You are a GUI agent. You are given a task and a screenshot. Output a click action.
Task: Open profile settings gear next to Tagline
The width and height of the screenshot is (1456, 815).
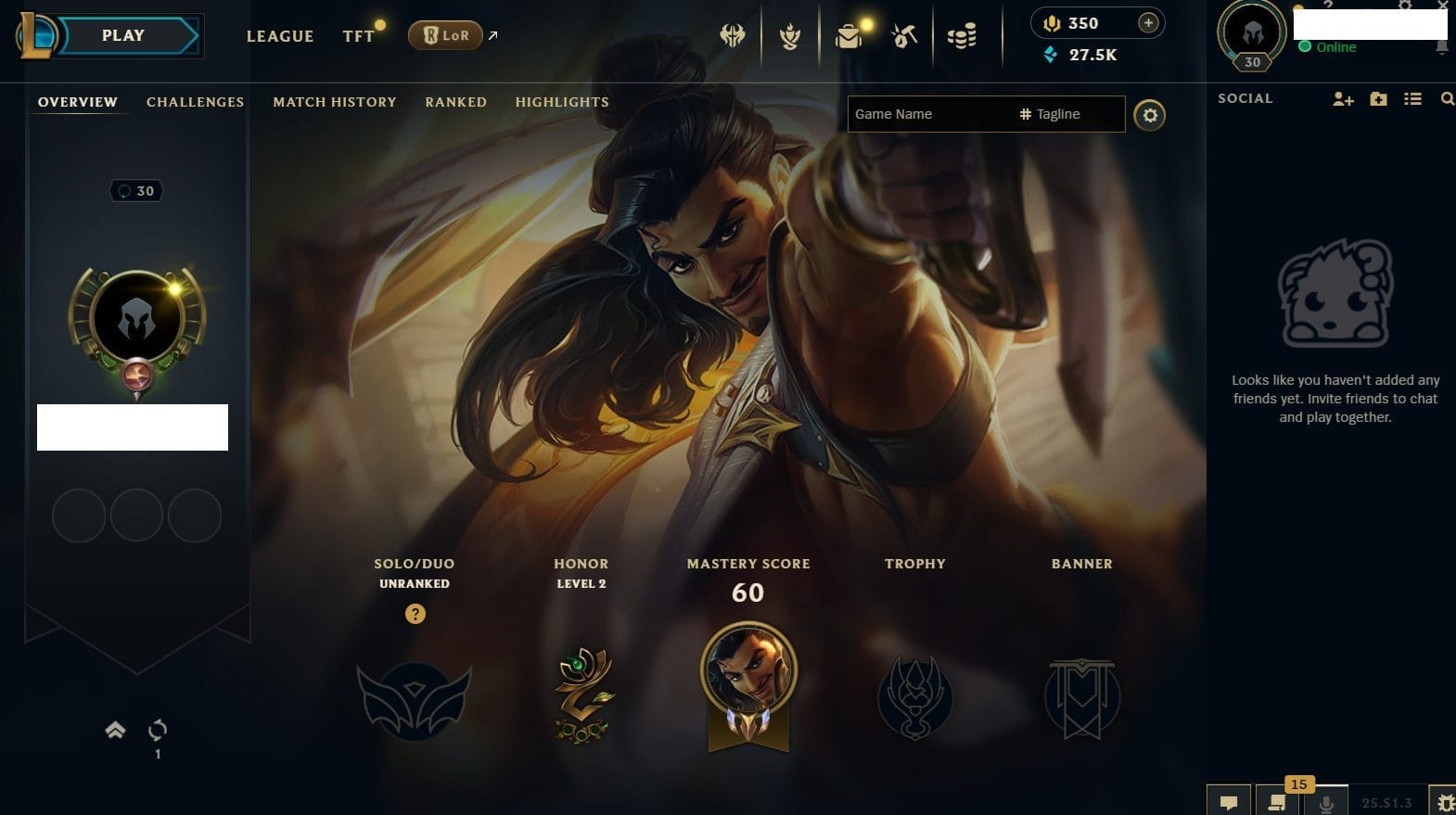(1150, 115)
